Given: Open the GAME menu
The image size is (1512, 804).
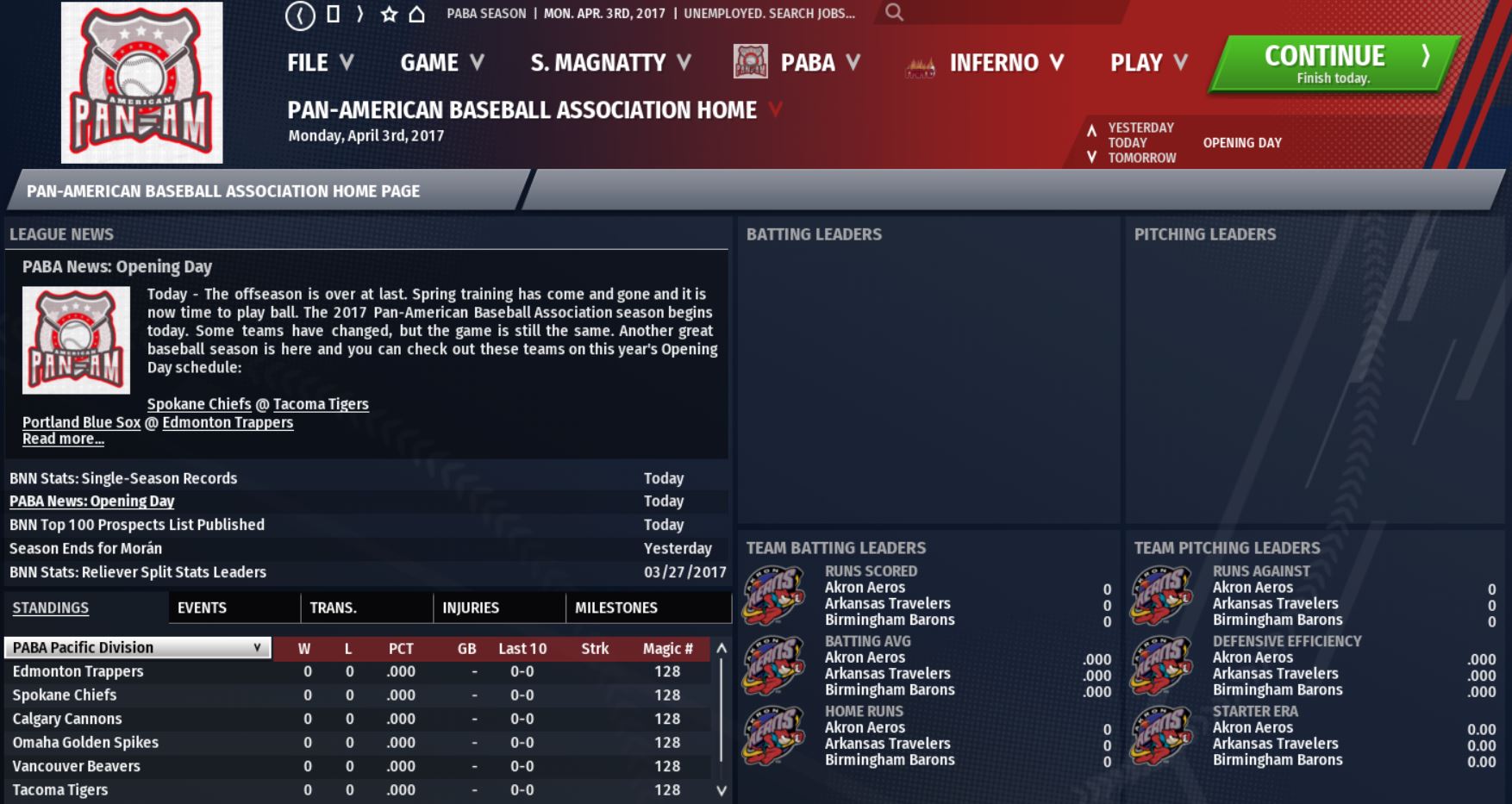Looking at the screenshot, I should (441, 63).
